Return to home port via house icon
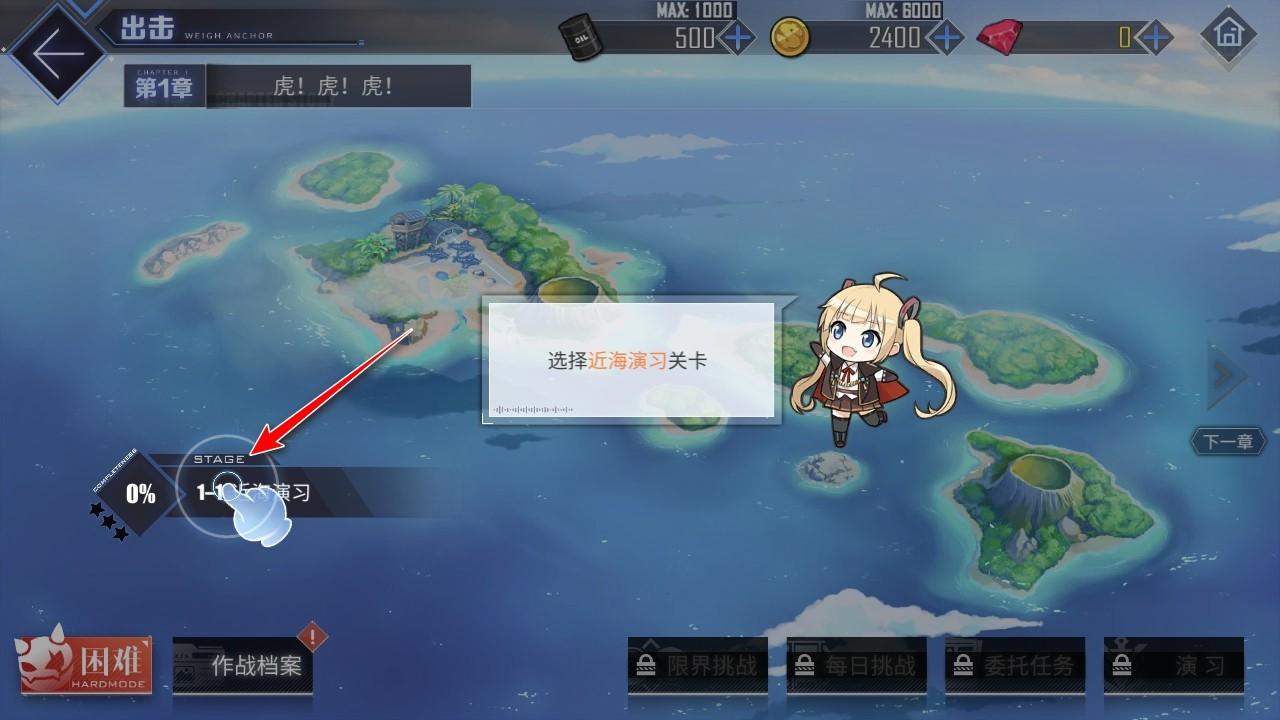The image size is (1280, 720). tap(1228, 36)
